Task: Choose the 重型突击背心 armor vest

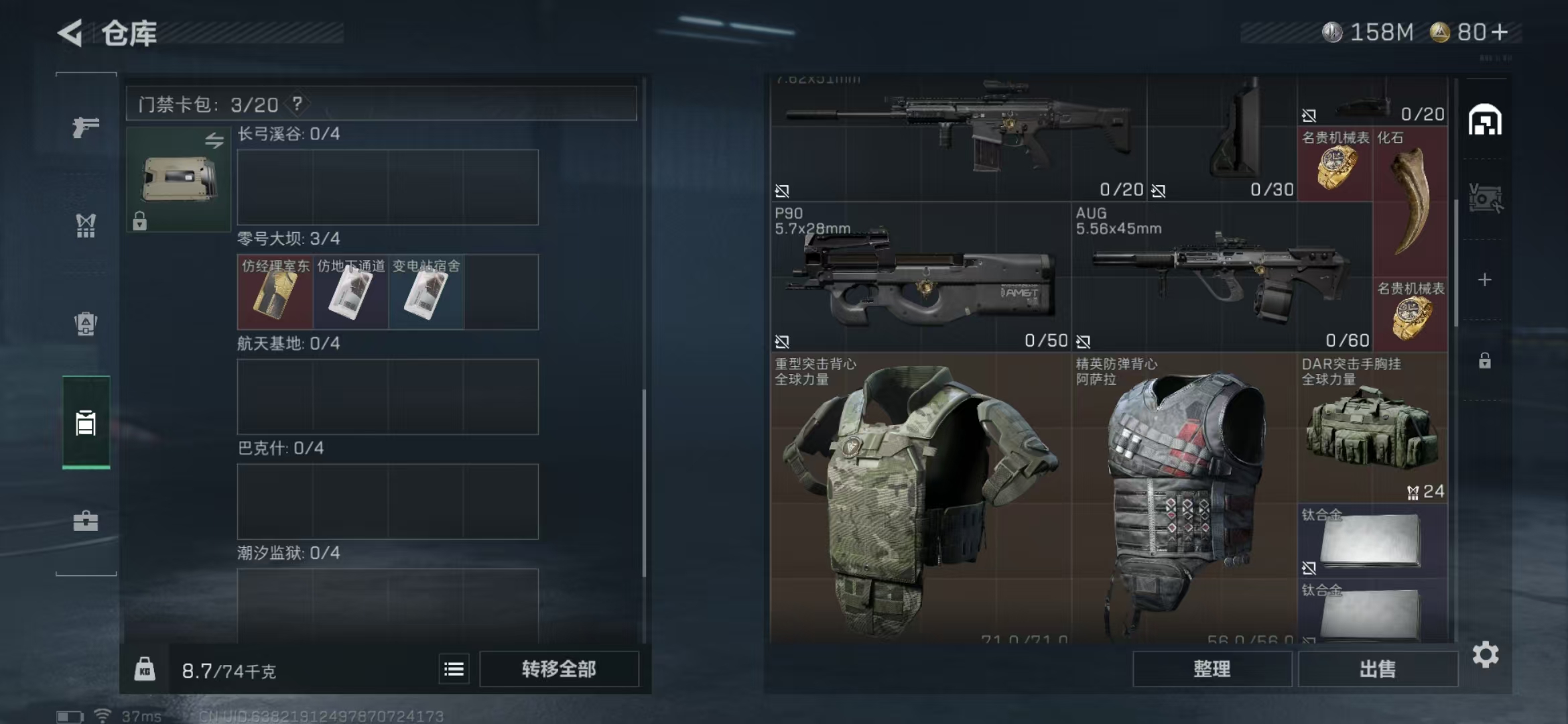Action: click(920, 496)
